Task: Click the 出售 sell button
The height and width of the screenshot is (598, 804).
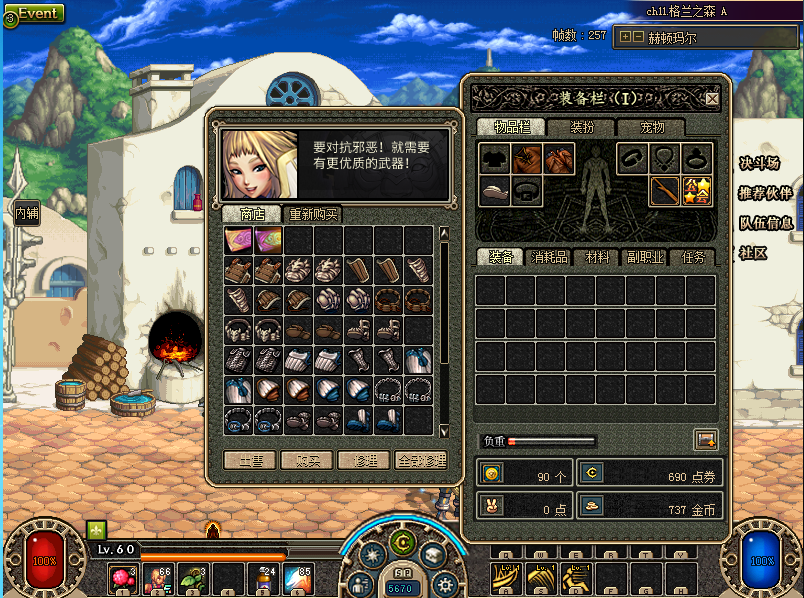Action: pyautogui.click(x=250, y=461)
